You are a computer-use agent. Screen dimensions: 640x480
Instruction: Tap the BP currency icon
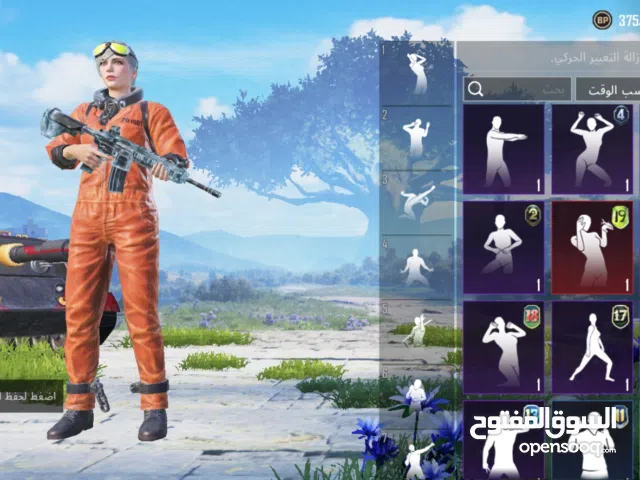pyautogui.click(x=601, y=19)
